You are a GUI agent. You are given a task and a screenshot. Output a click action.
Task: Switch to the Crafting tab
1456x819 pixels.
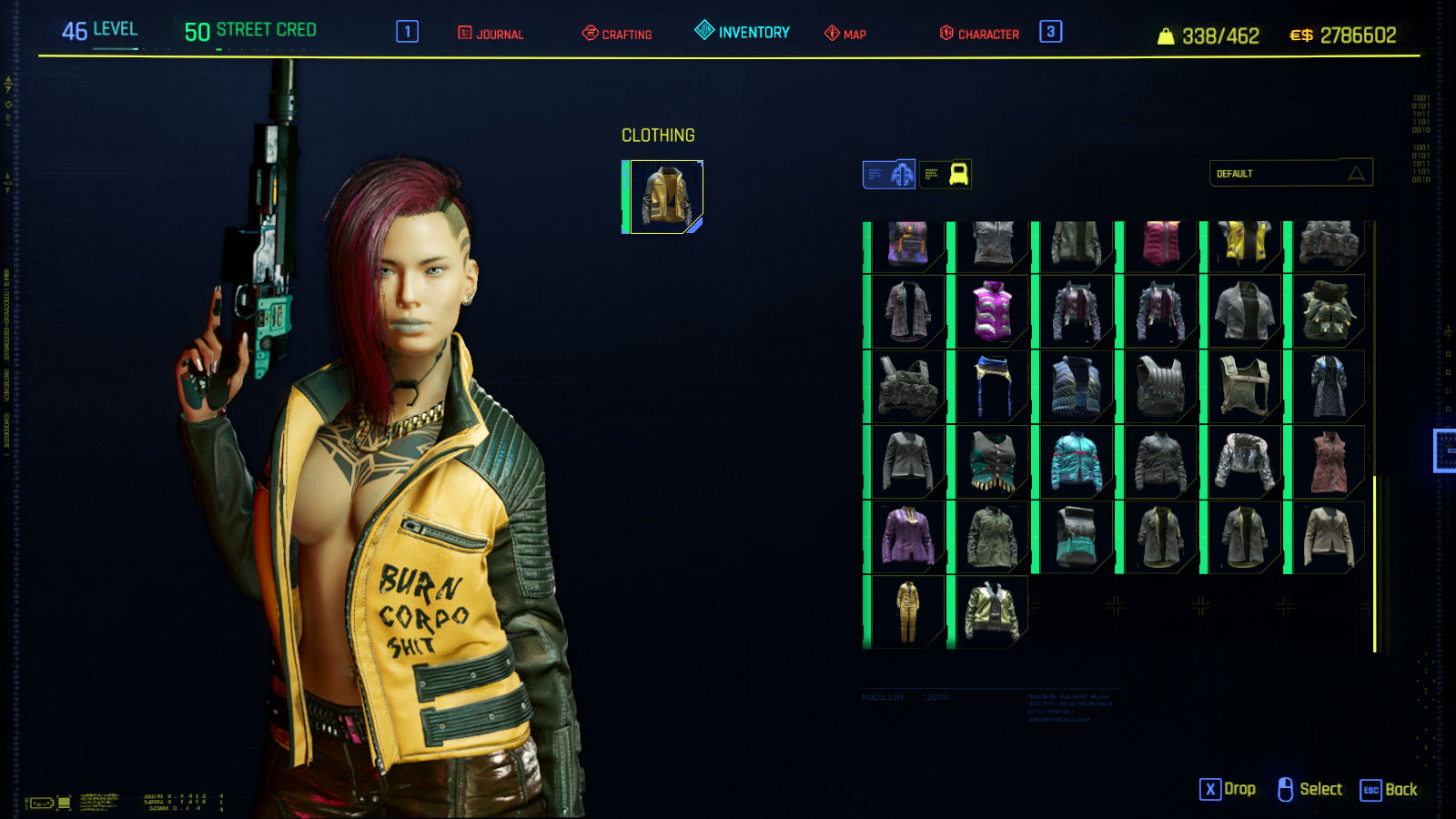point(617,34)
